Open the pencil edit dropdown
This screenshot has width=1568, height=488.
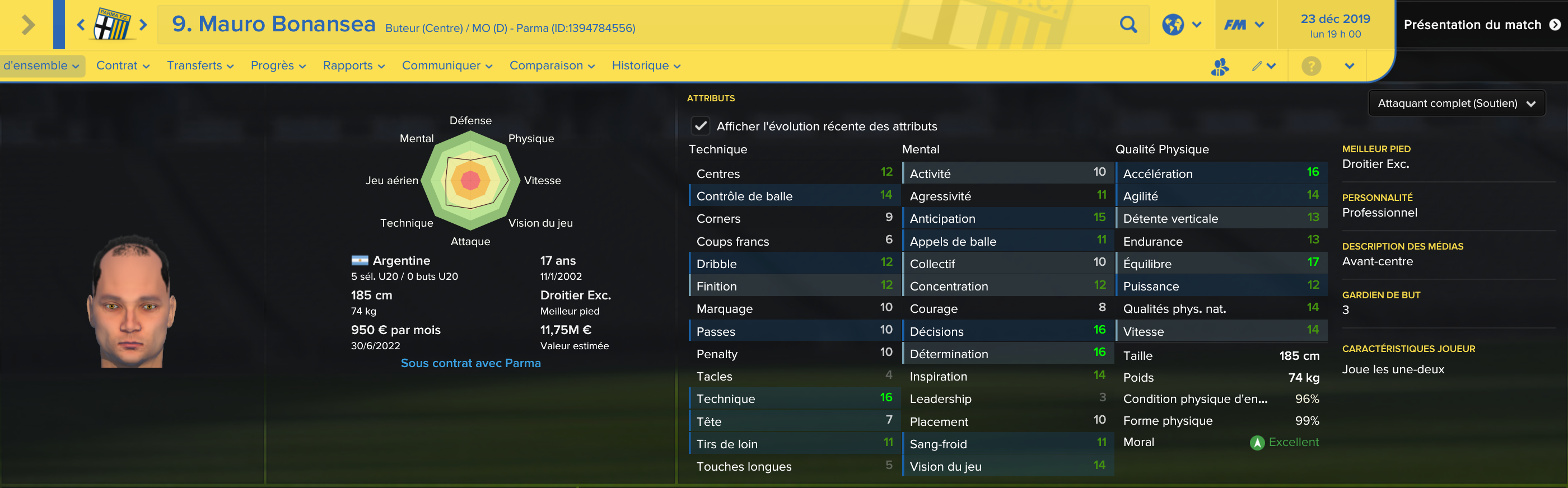1264,65
